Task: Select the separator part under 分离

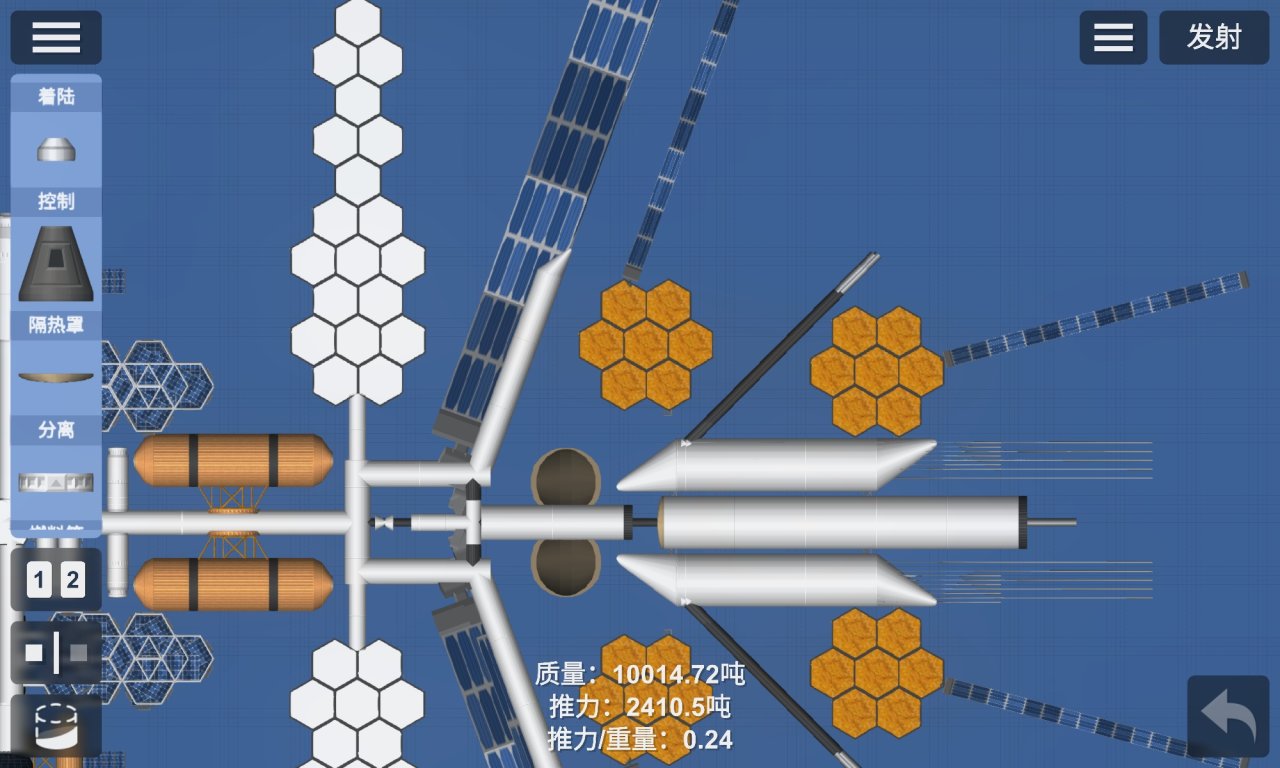Action: (x=55, y=480)
